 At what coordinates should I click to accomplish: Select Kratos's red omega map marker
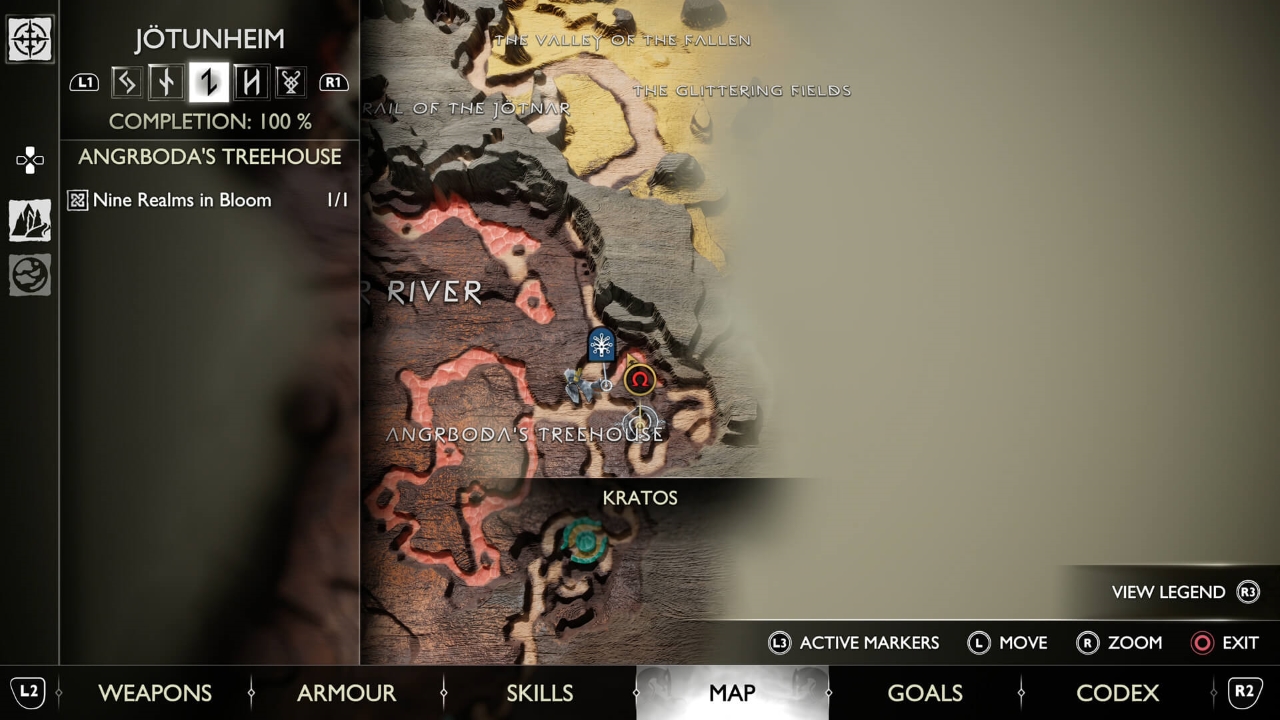[x=640, y=380]
